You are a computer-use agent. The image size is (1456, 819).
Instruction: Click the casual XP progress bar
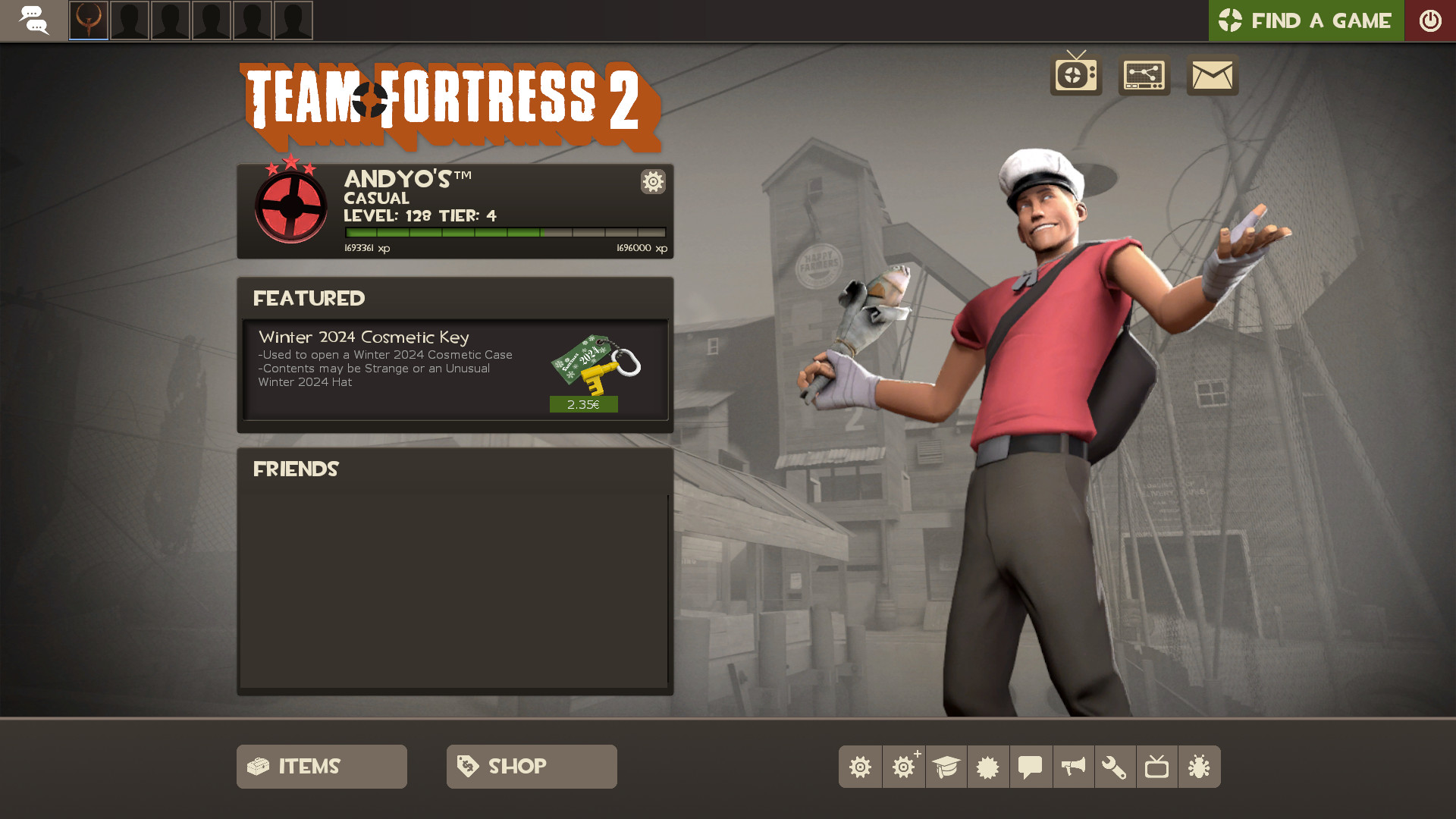coord(507,231)
